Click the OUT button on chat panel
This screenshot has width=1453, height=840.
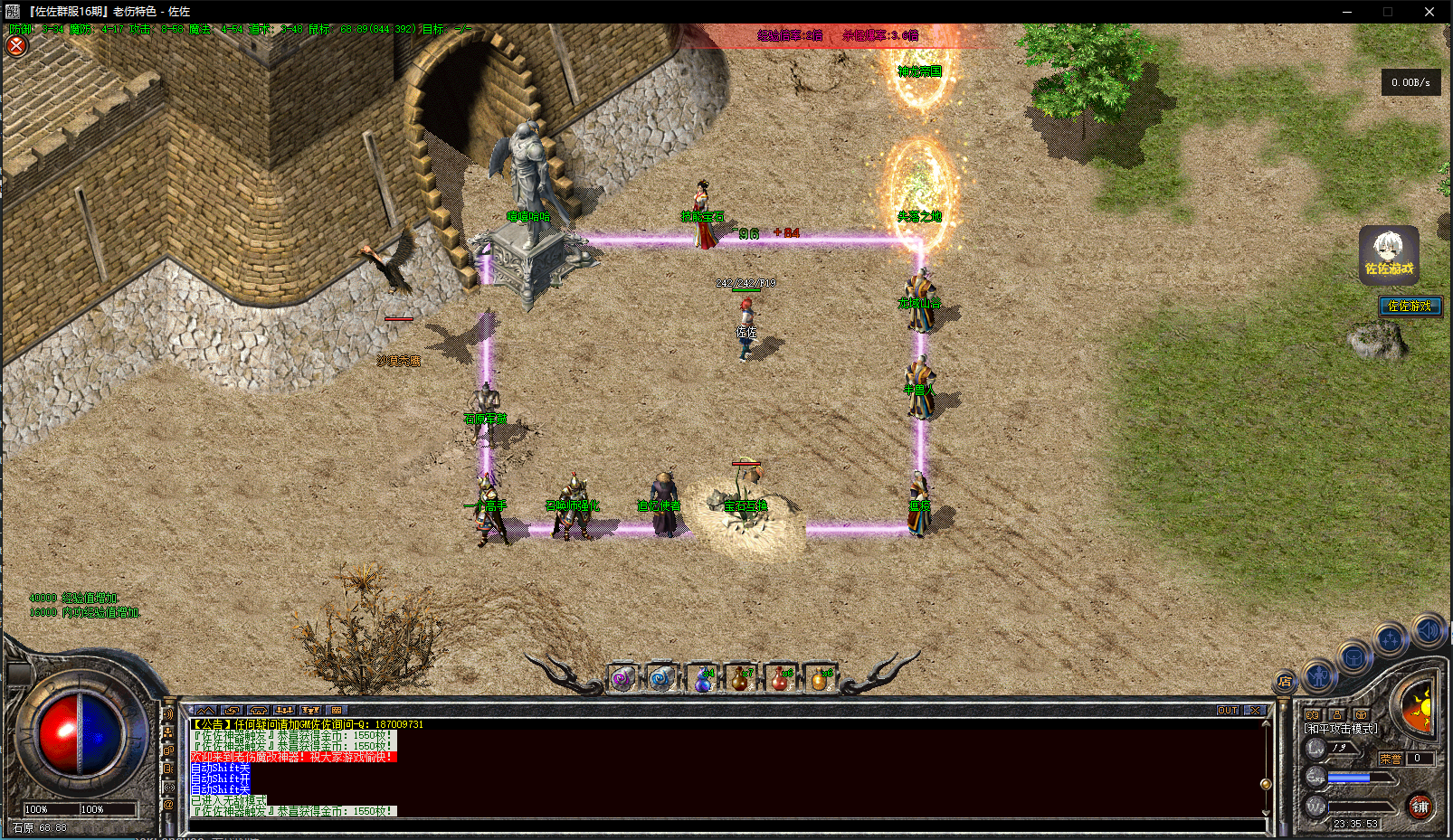tap(1228, 711)
